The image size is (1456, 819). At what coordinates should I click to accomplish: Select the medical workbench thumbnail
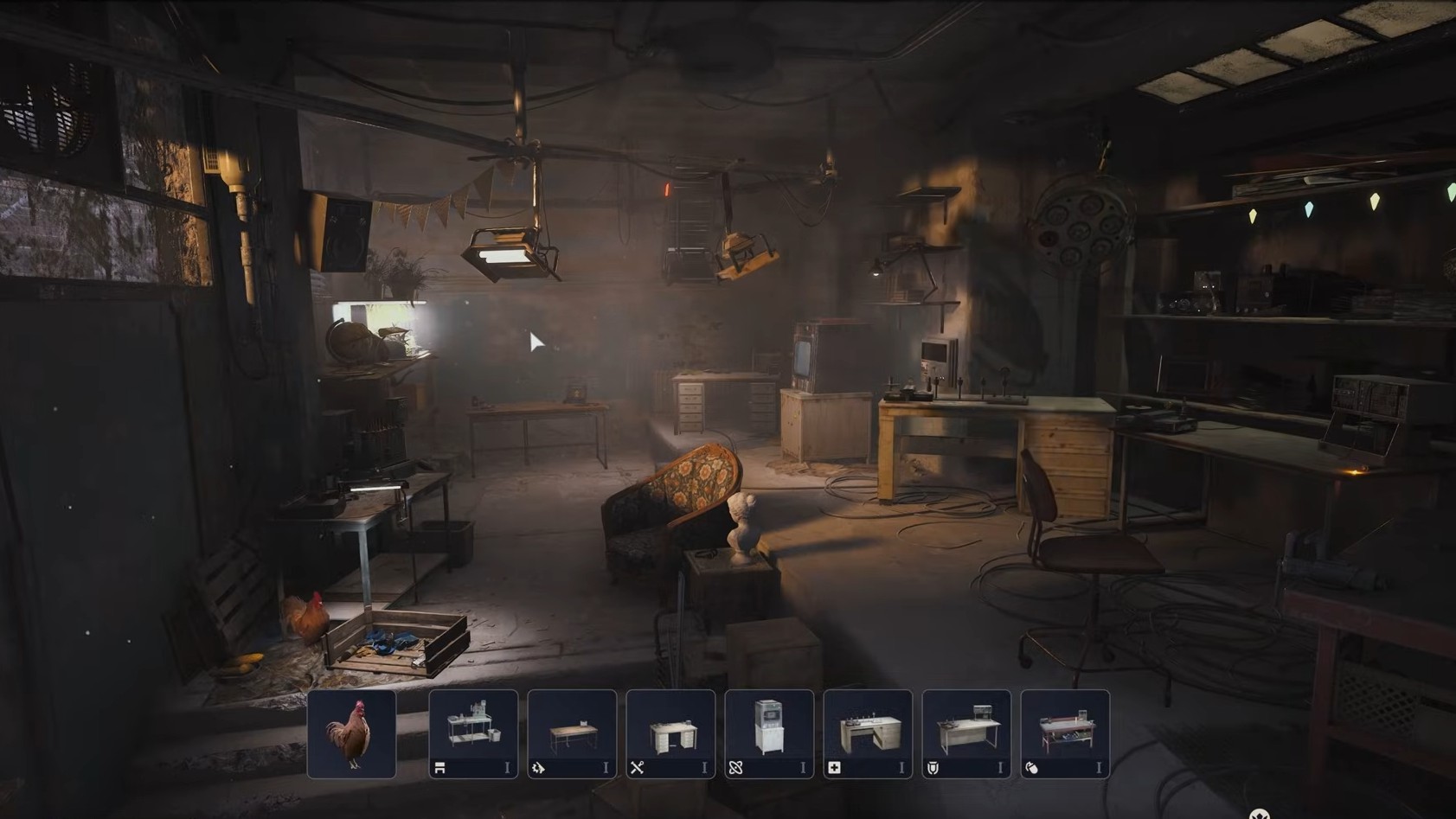tap(868, 731)
